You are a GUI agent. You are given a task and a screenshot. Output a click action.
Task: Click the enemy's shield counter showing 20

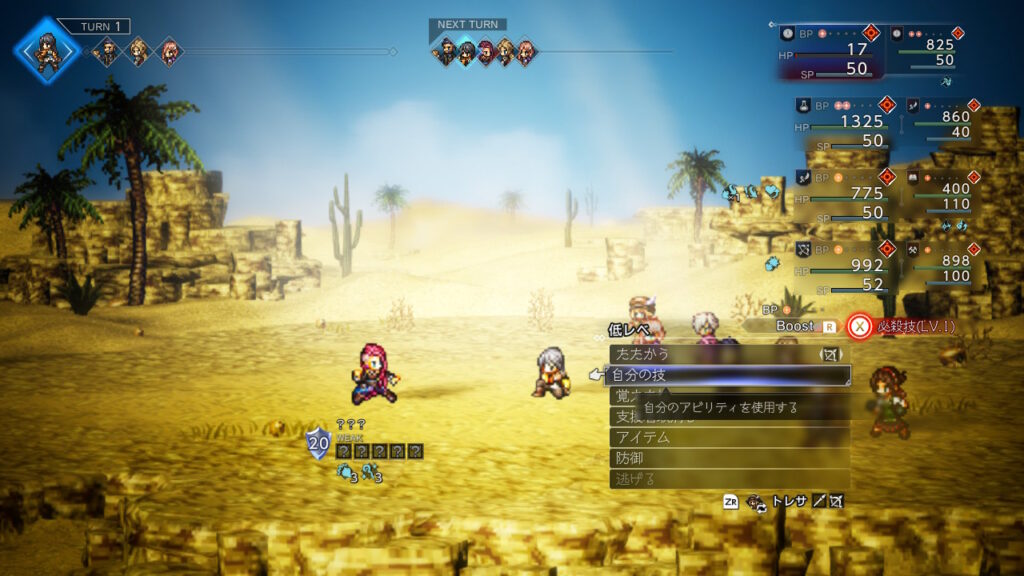[x=318, y=441]
